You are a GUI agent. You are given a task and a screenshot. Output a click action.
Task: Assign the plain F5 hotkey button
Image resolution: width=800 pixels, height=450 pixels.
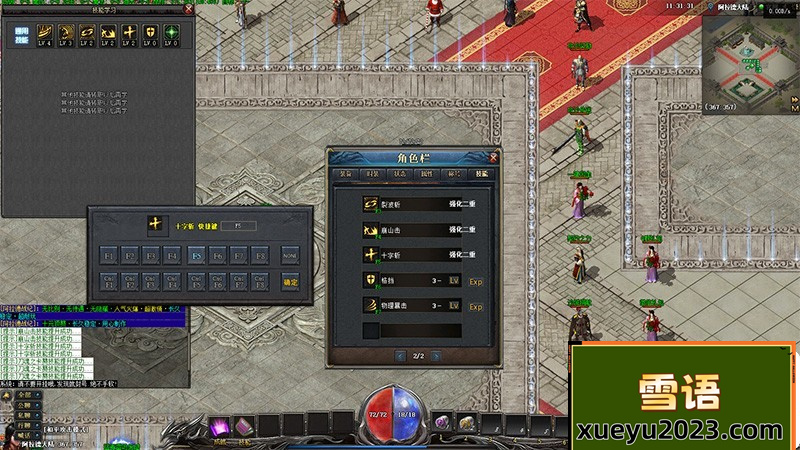coord(196,255)
